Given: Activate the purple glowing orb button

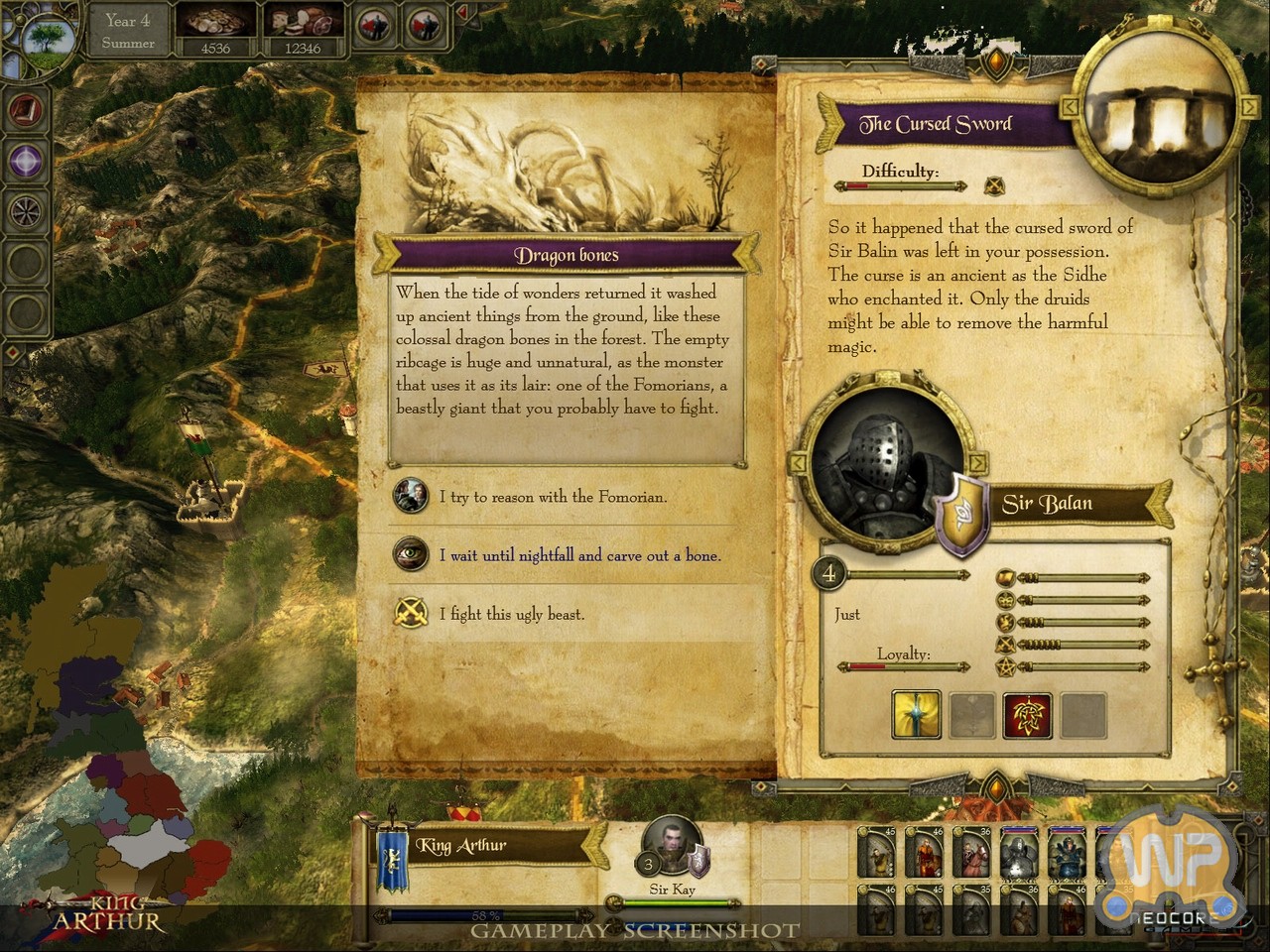Looking at the screenshot, I should pyautogui.click(x=26, y=160).
